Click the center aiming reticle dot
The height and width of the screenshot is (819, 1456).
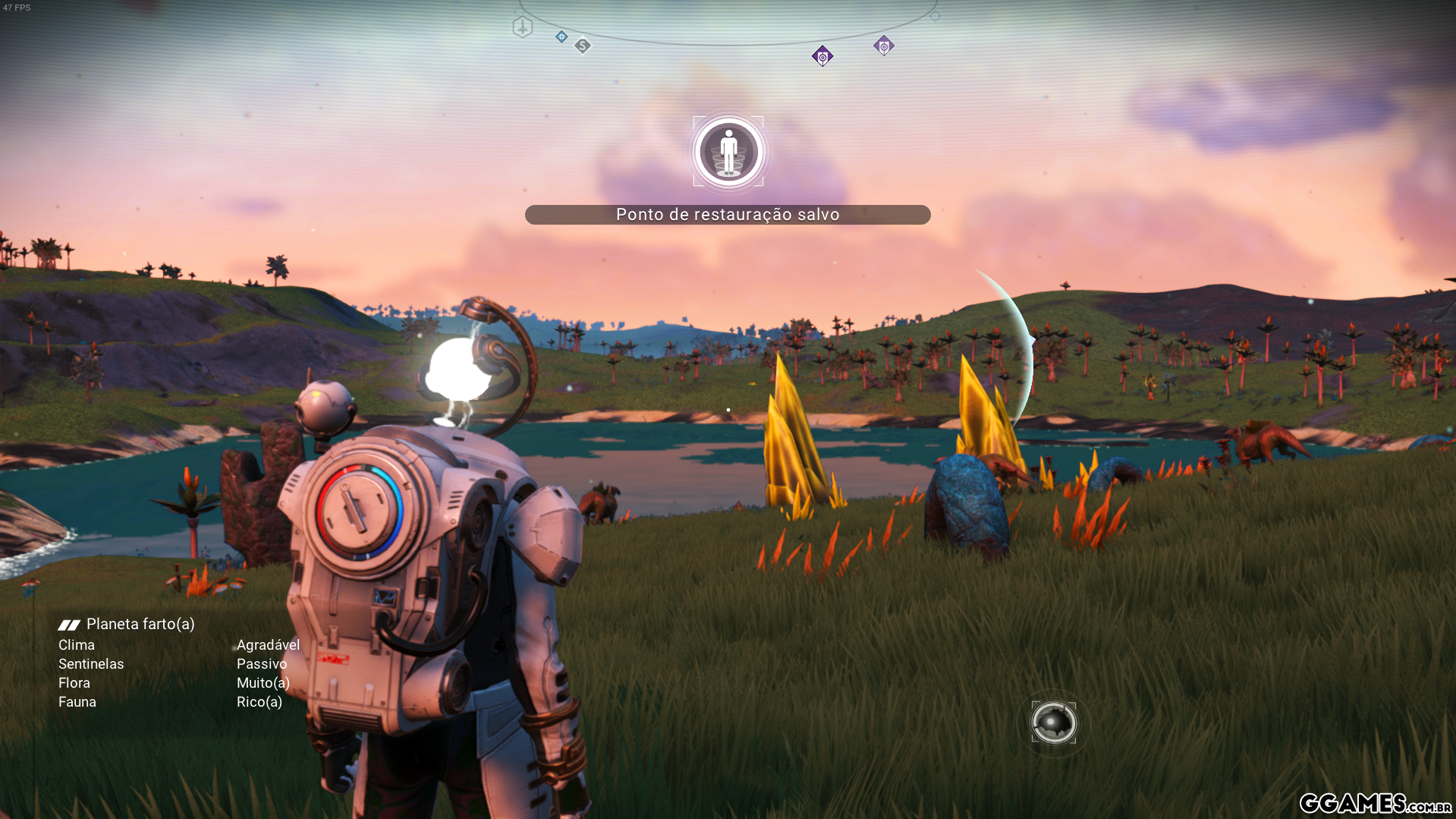(x=728, y=409)
